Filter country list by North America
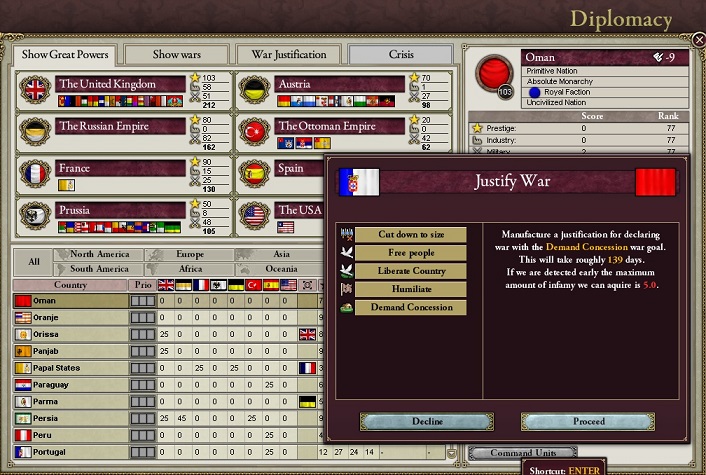706x475 pixels. [100, 255]
